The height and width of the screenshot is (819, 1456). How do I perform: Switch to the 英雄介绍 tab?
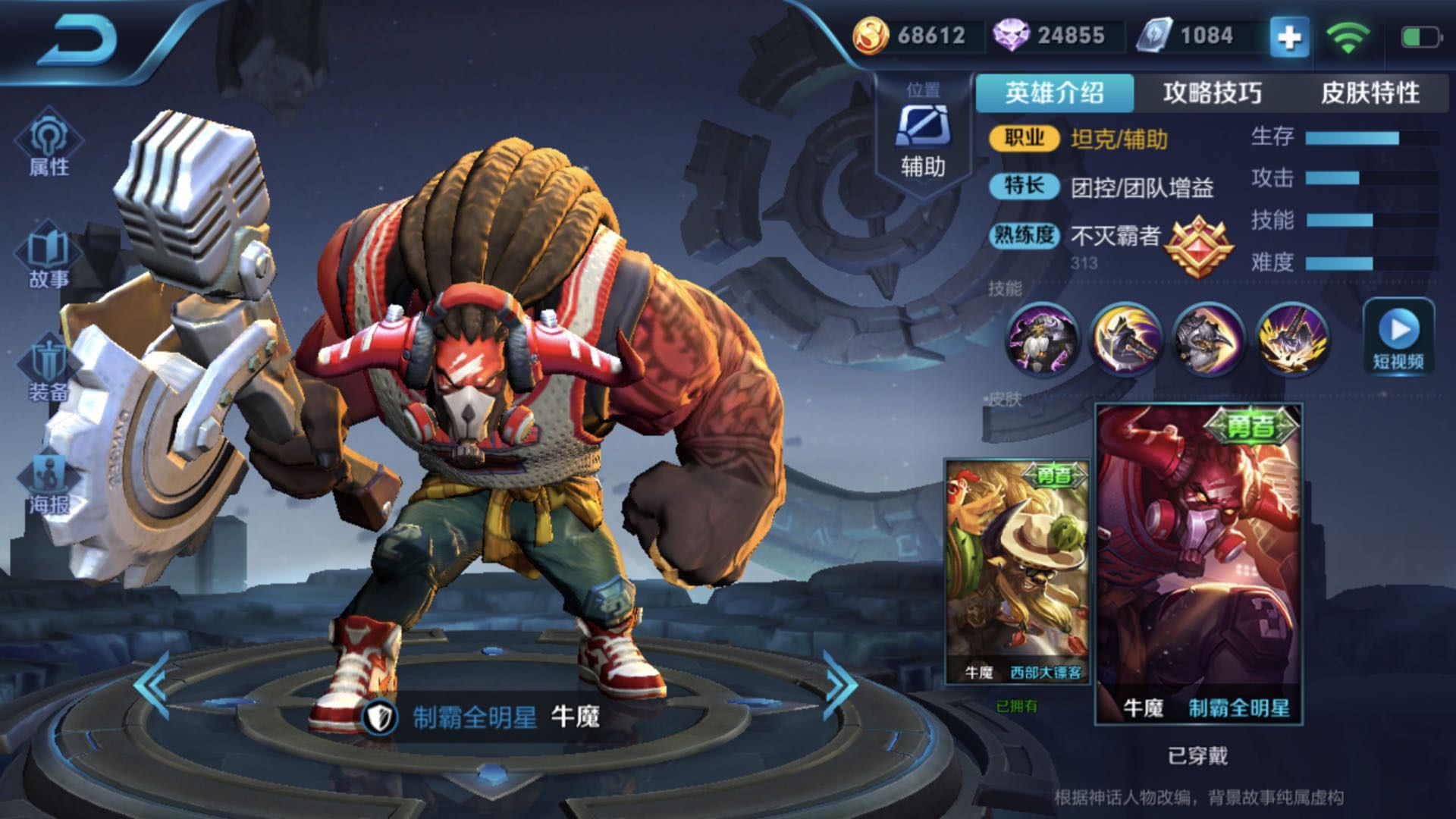coord(1054,93)
